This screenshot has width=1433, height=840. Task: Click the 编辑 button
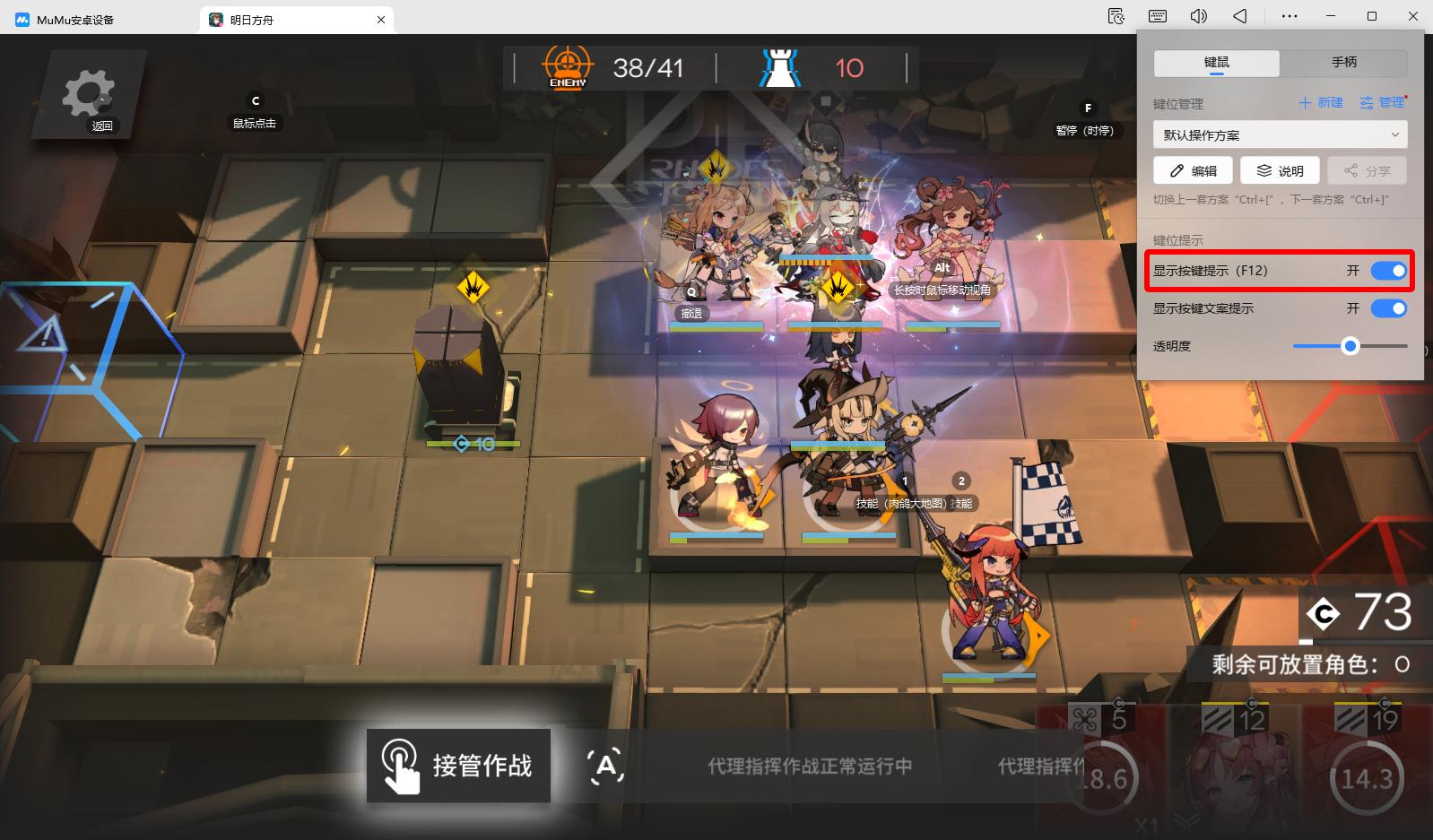pos(1194,170)
